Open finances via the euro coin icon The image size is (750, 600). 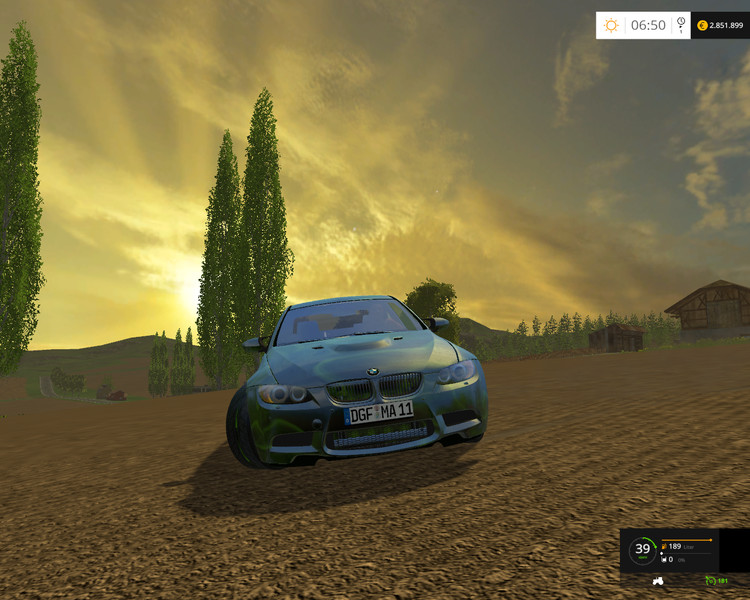(702, 25)
